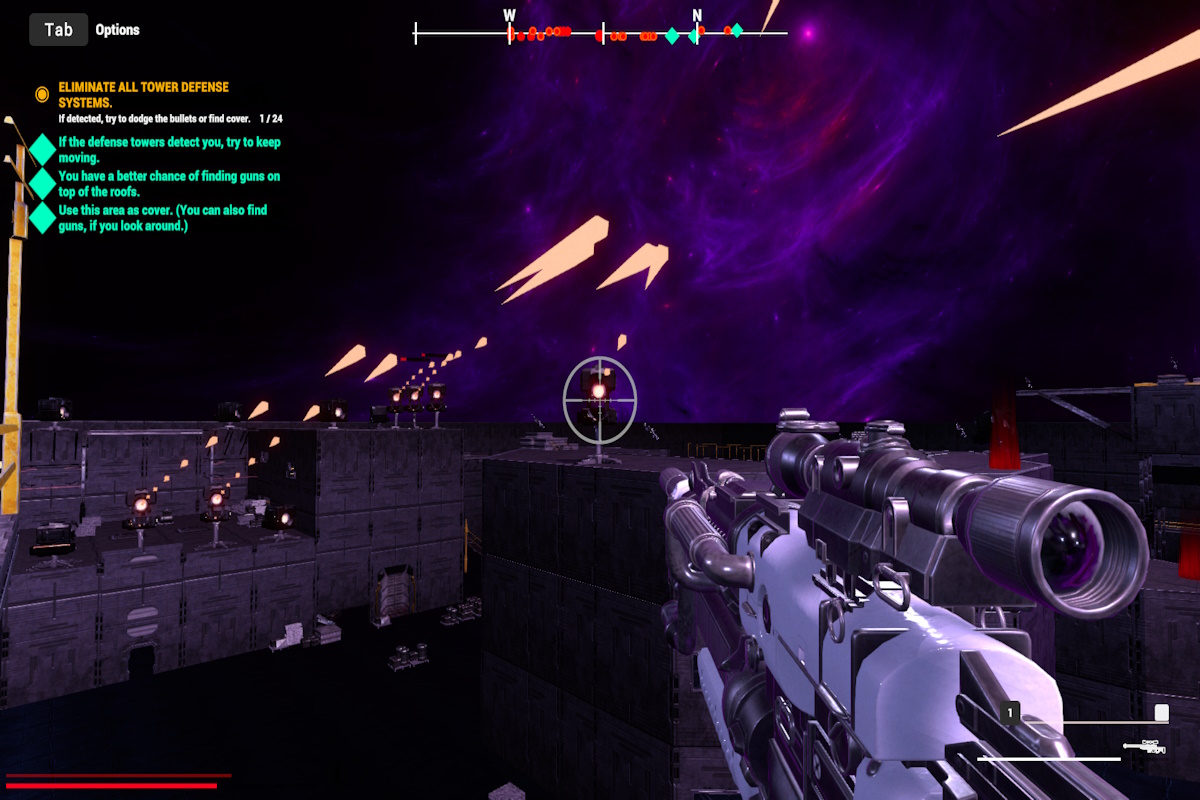This screenshot has height=800, width=1200.
Task: Click the hint about keeping moving when detected
Action: click(x=169, y=150)
